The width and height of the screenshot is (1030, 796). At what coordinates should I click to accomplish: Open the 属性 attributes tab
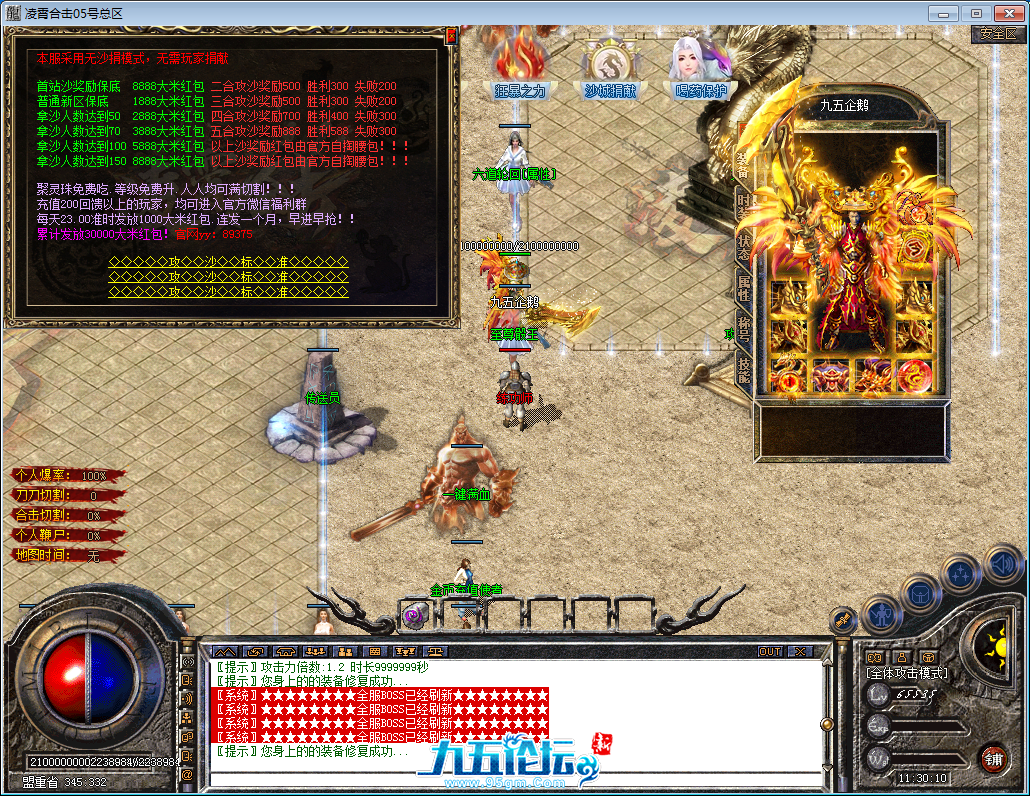(743, 288)
